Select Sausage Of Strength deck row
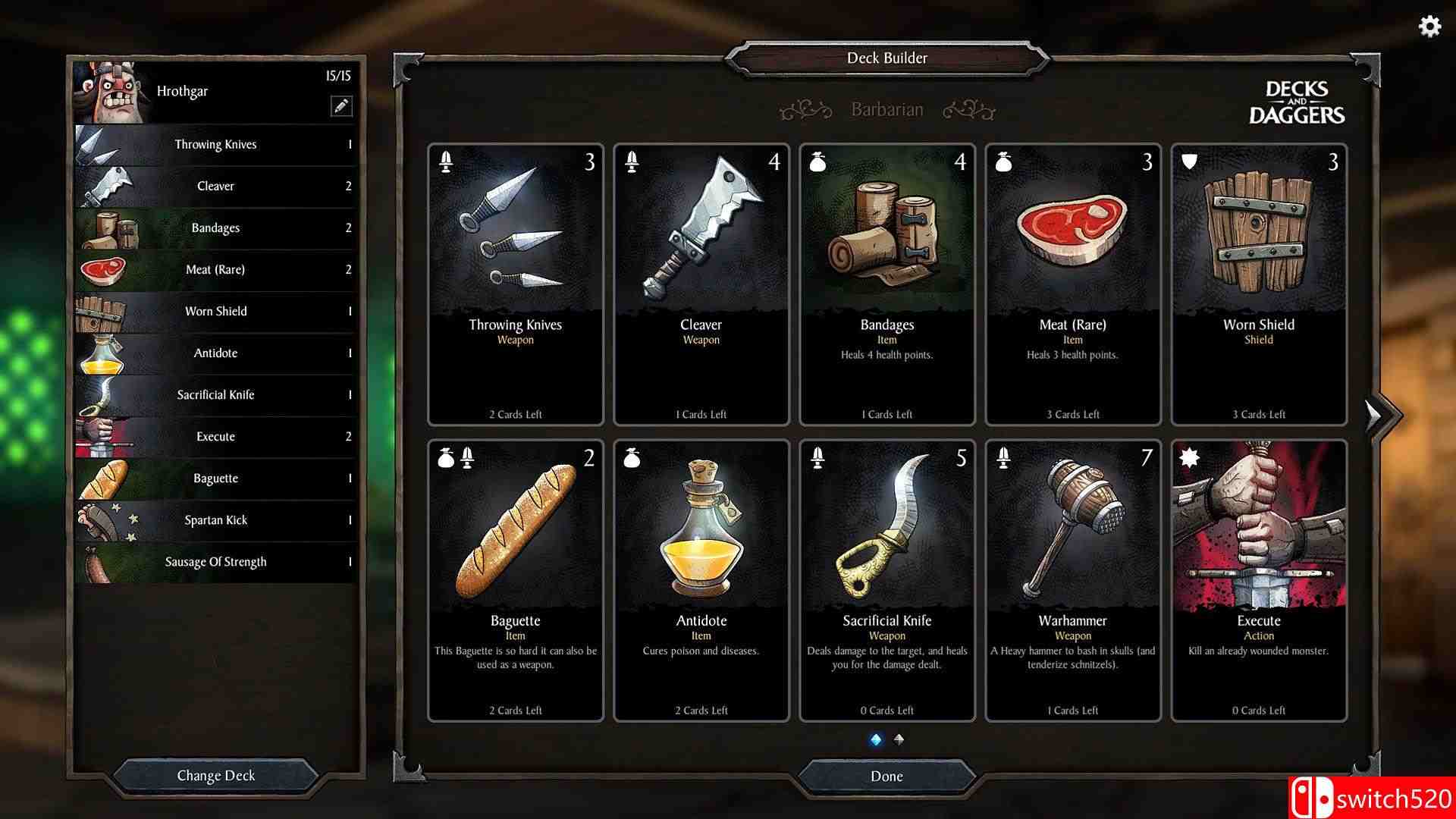The height and width of the screenshot is (819, 1456). pyautogui.click(x=216, y=562)
